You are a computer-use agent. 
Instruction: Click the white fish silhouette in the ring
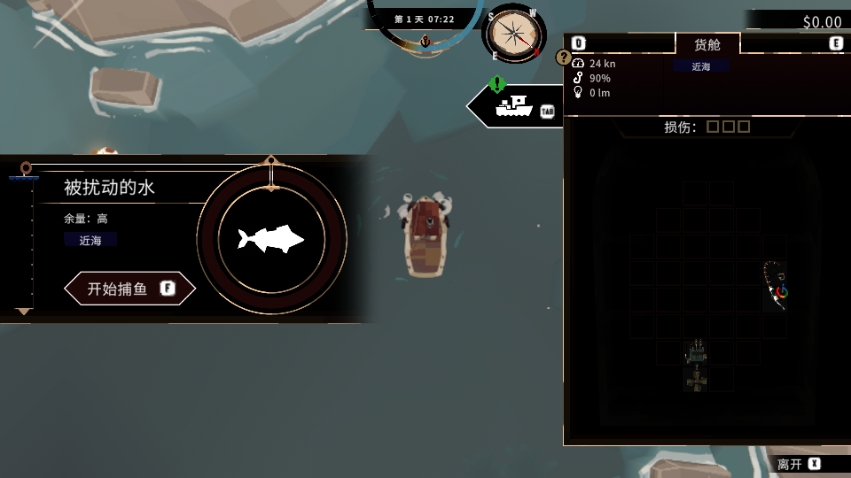click(x=270, y=239)
